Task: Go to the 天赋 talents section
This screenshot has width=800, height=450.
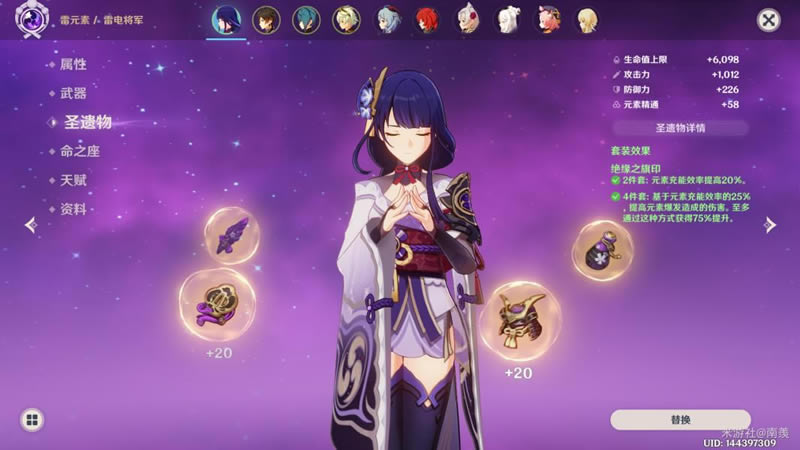Action: [x=74, y=180]
